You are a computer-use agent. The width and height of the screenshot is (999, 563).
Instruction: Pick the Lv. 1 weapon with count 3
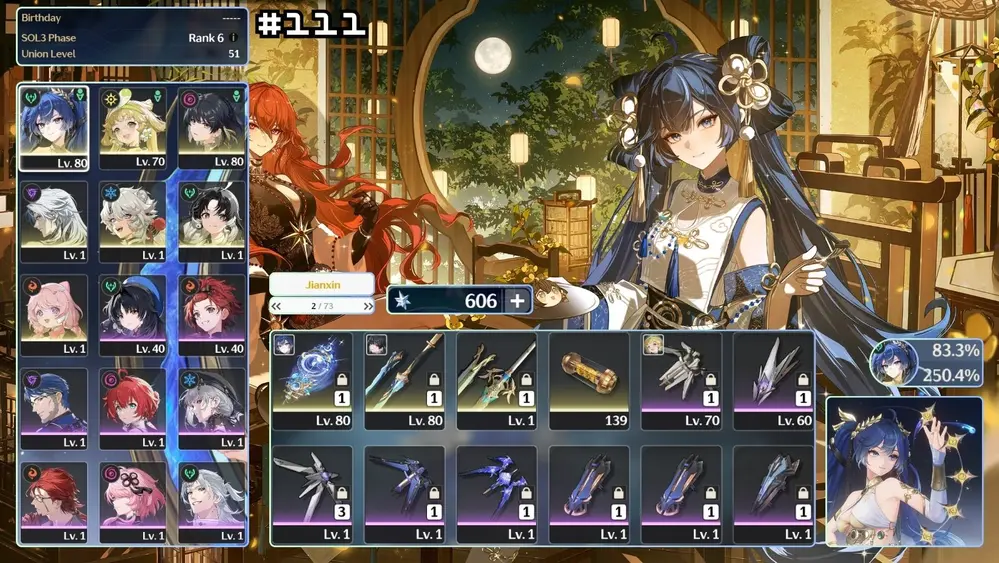pyautogui.click(x=312, y=493)
